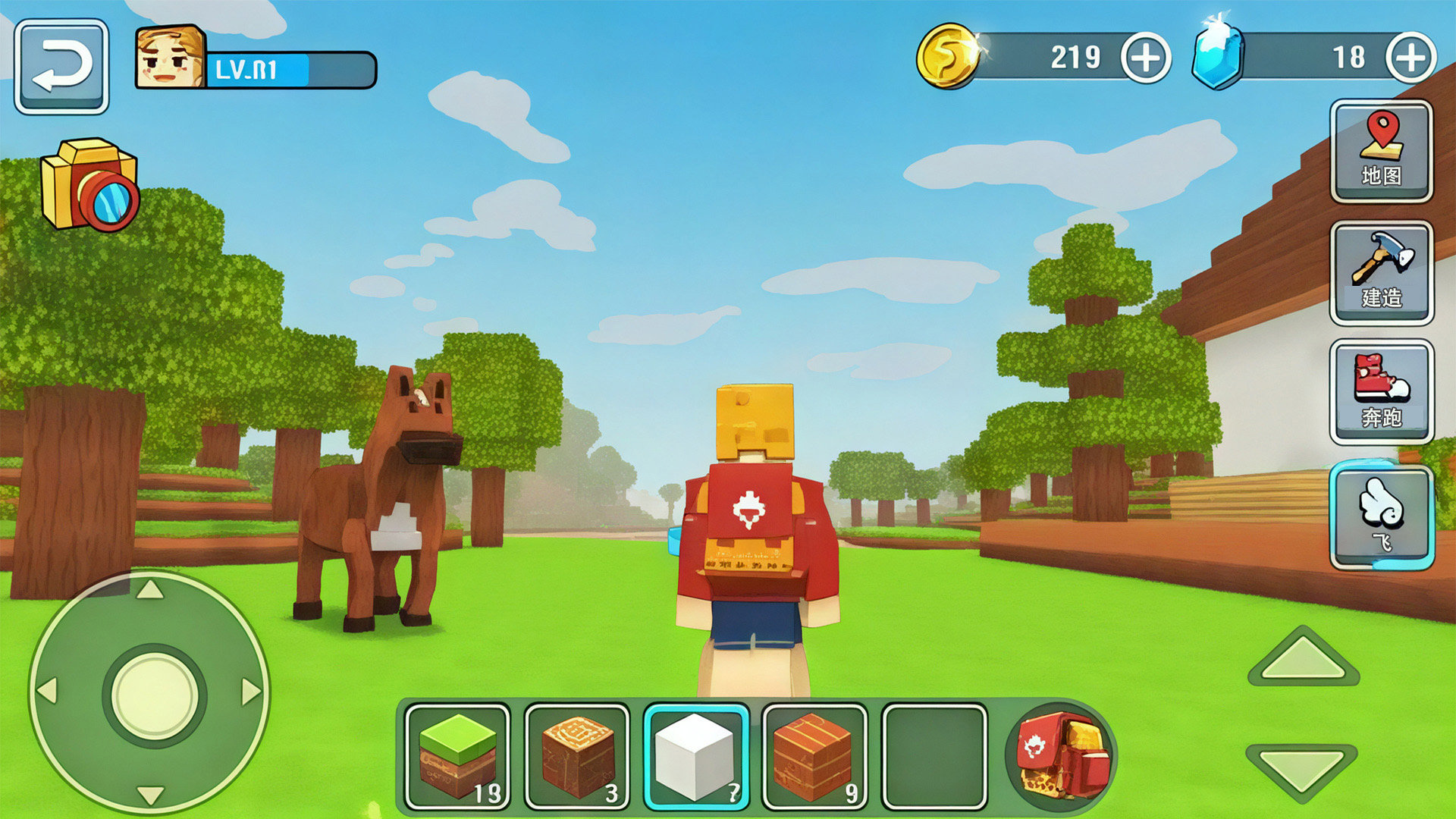This screenshot has width=1456, height=819.
Task: Click the gold coin icon
Action: point(946,56)
